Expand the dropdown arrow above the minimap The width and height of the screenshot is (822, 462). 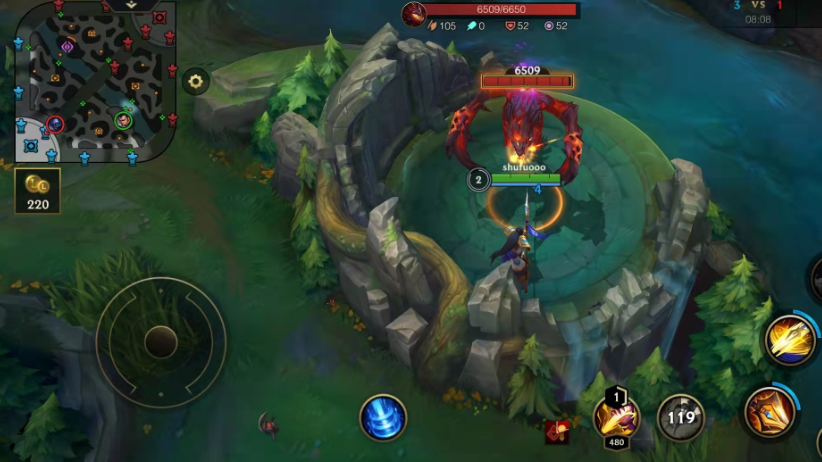click(133, 5)
